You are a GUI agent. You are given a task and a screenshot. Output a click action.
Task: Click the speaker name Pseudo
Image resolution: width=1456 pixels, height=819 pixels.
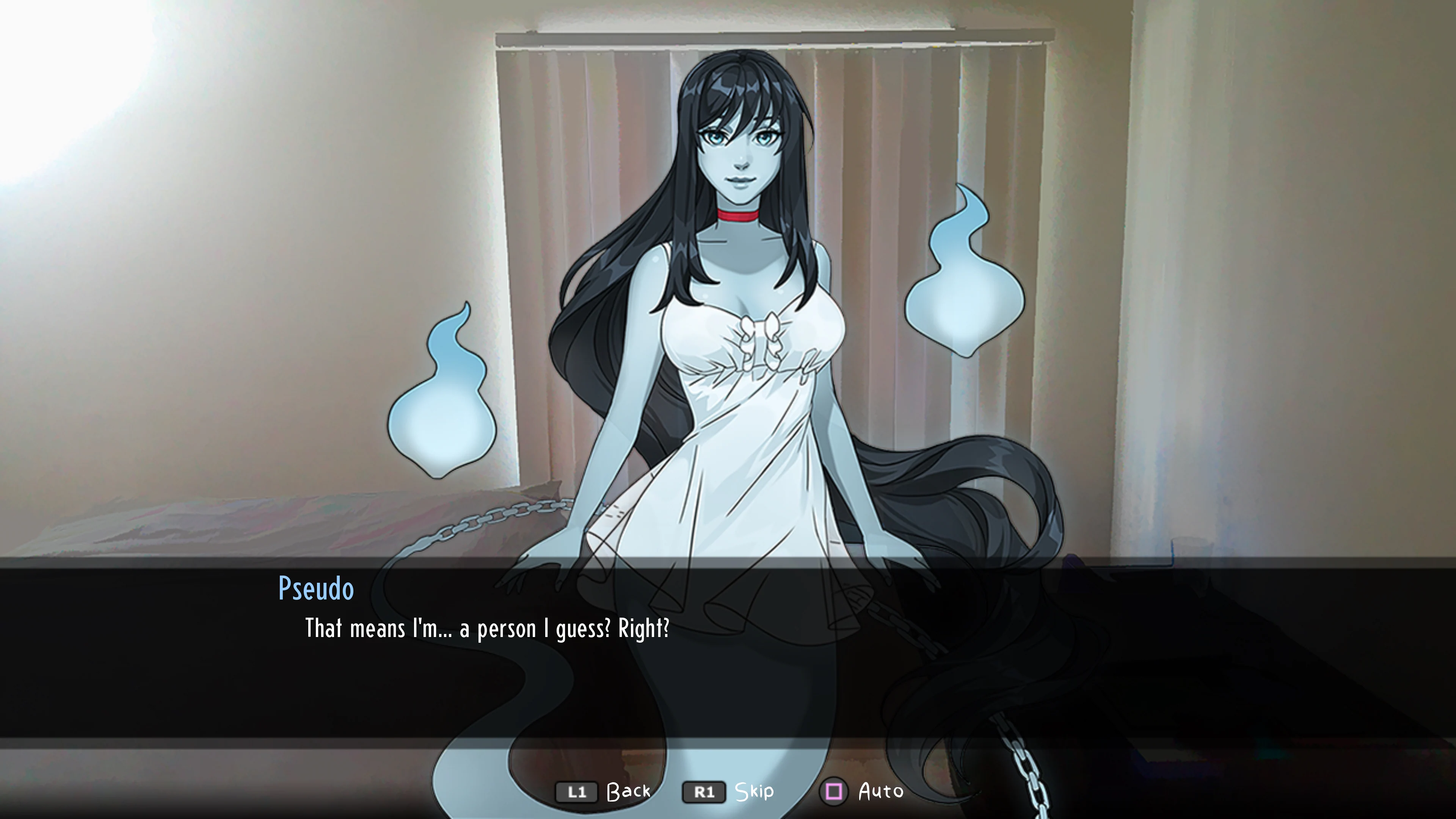pos(315,588)
